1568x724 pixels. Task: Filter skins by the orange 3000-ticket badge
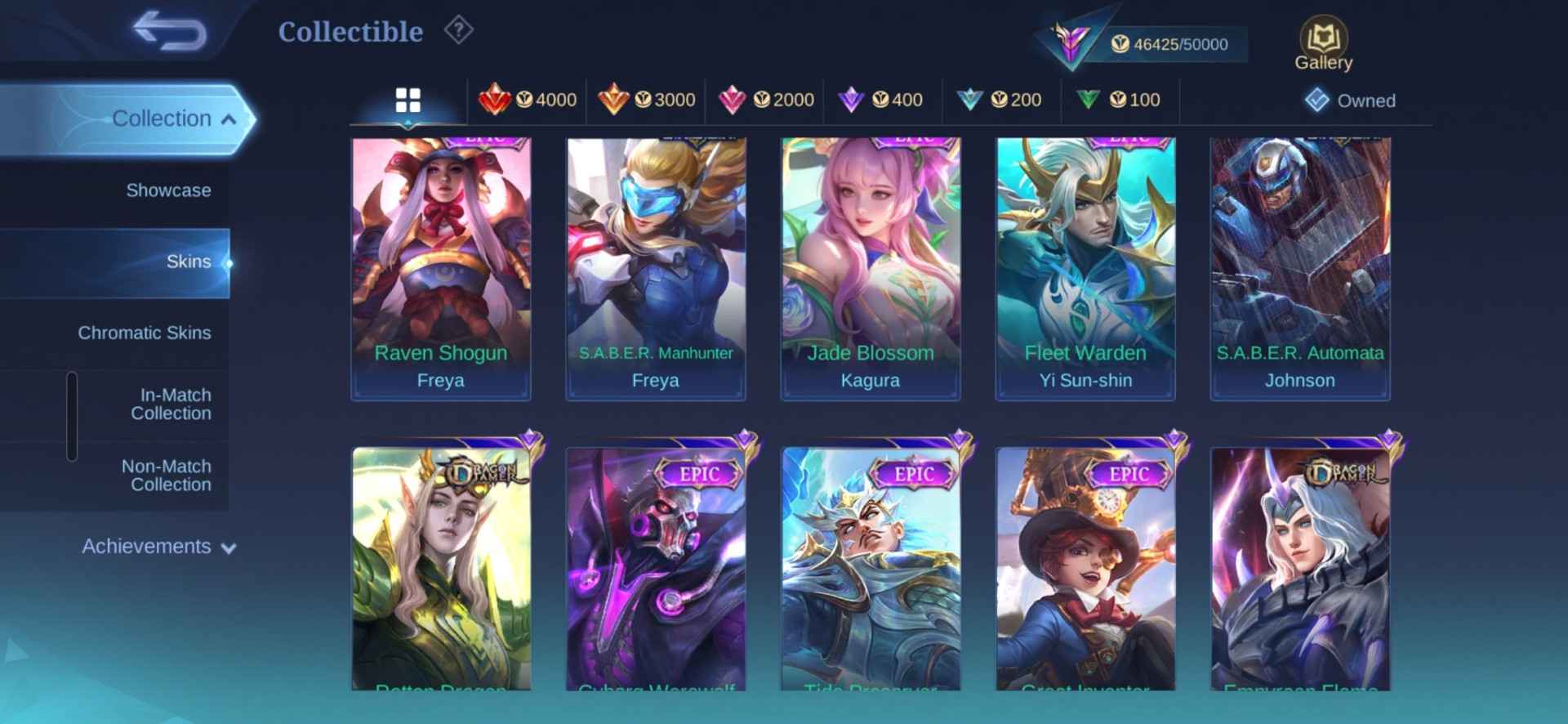(646, 100)
